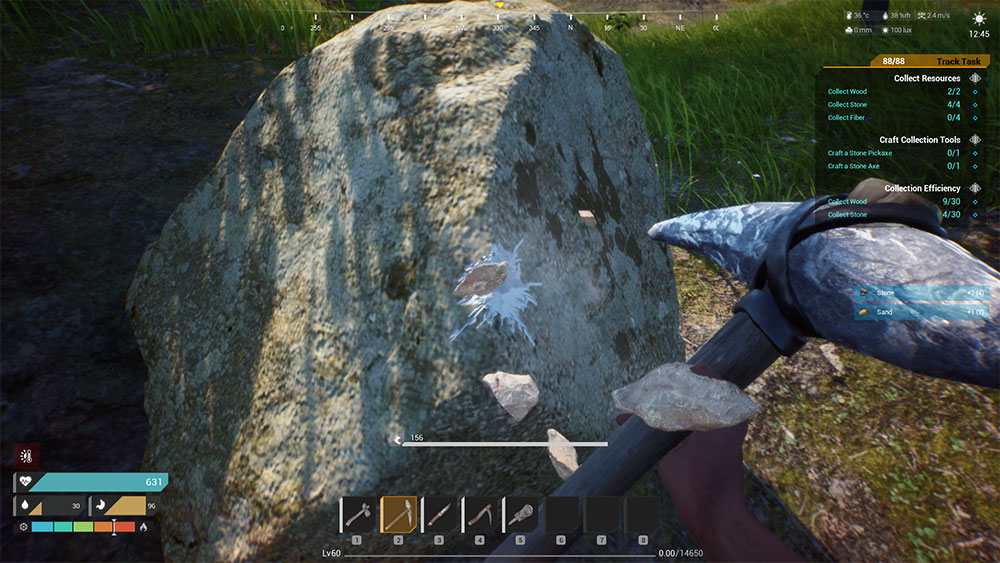The width and height of the screenshot is (1000, 563).
Task: Choose the sickle hotbar slot
Action: (x=480, y=515)
